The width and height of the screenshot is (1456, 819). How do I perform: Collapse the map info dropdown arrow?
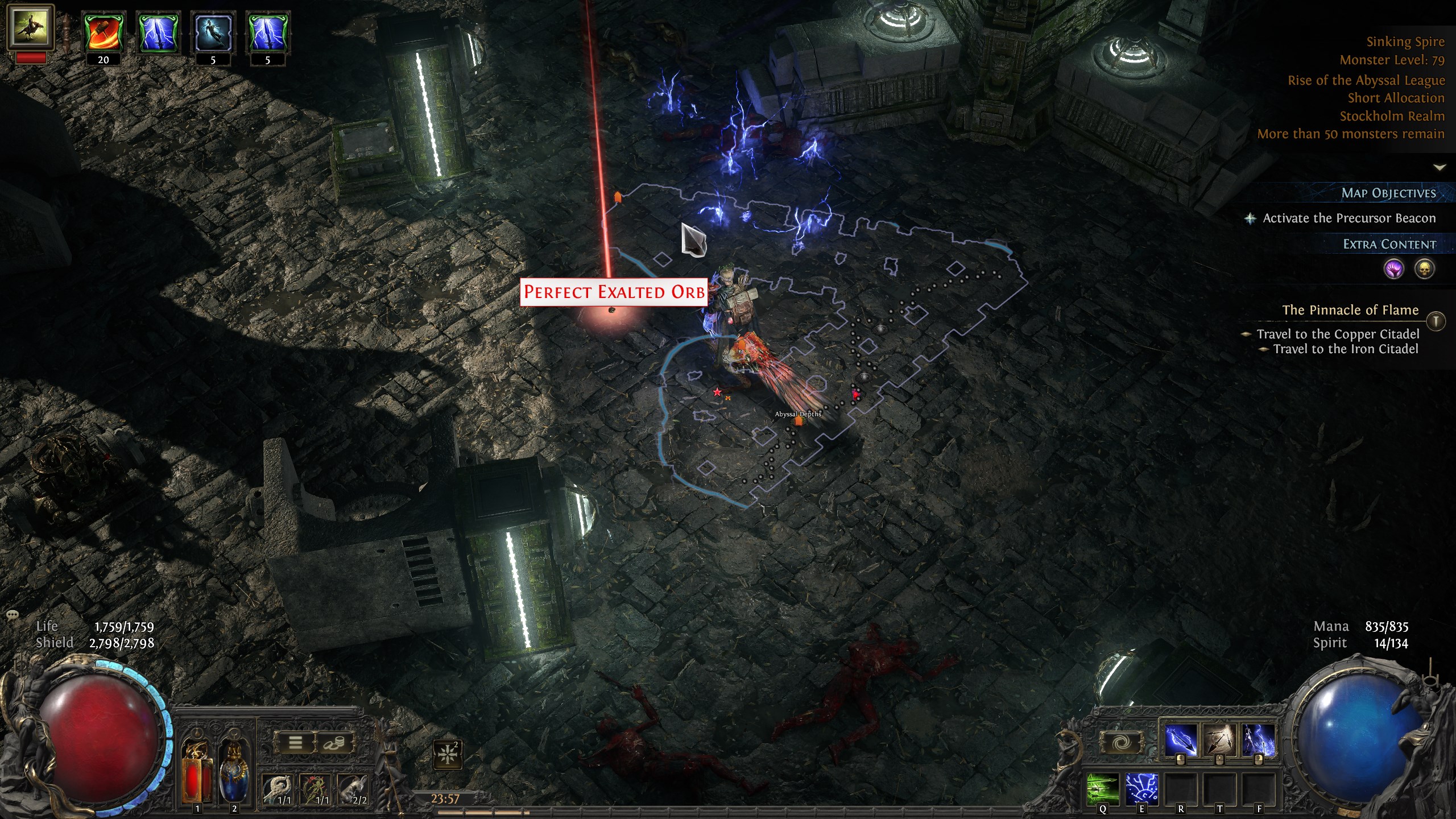(x=1440, y=167)
